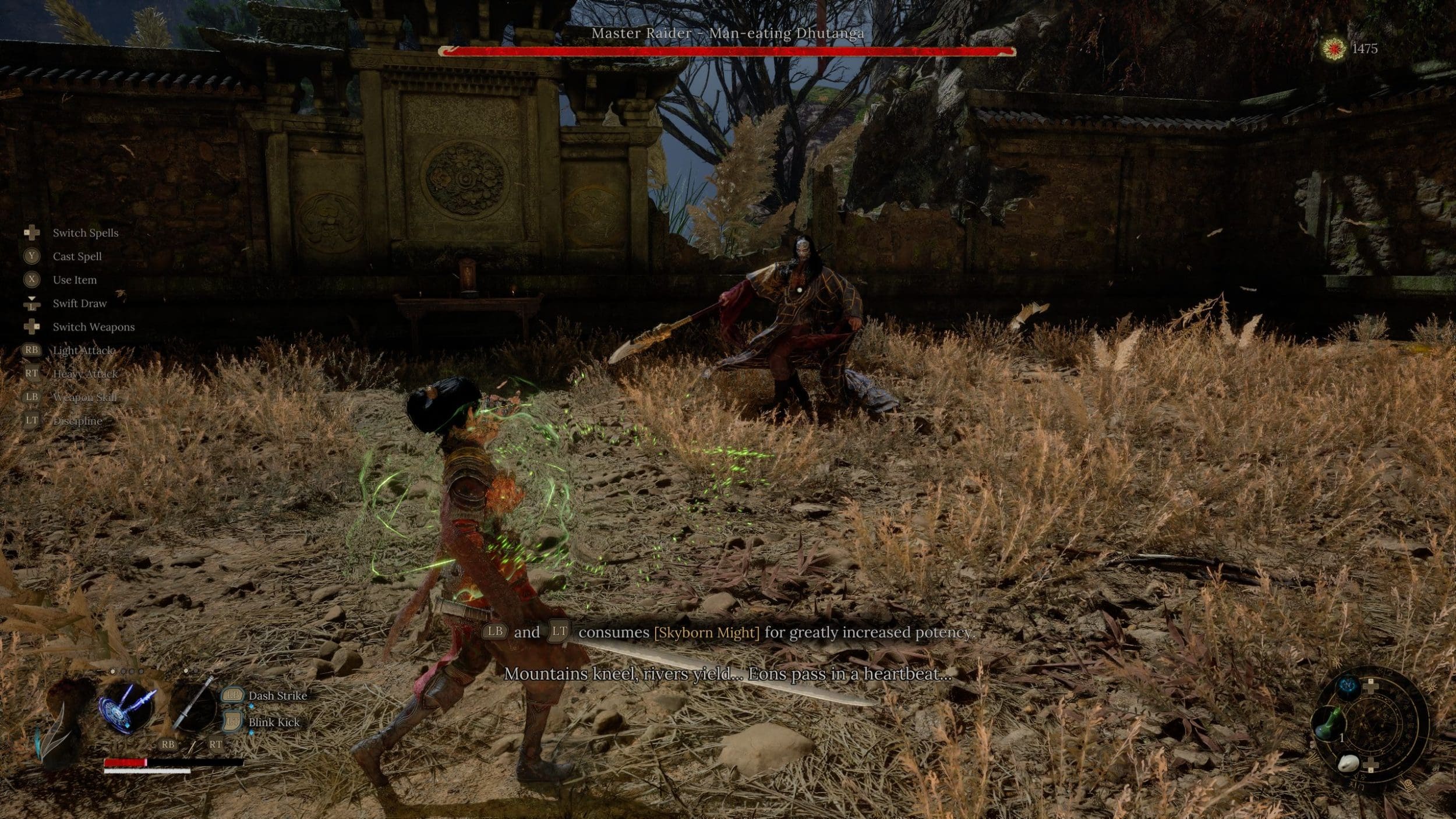Use the green gourd flask item
The image size is (1456, 819).
point(1328,722)
